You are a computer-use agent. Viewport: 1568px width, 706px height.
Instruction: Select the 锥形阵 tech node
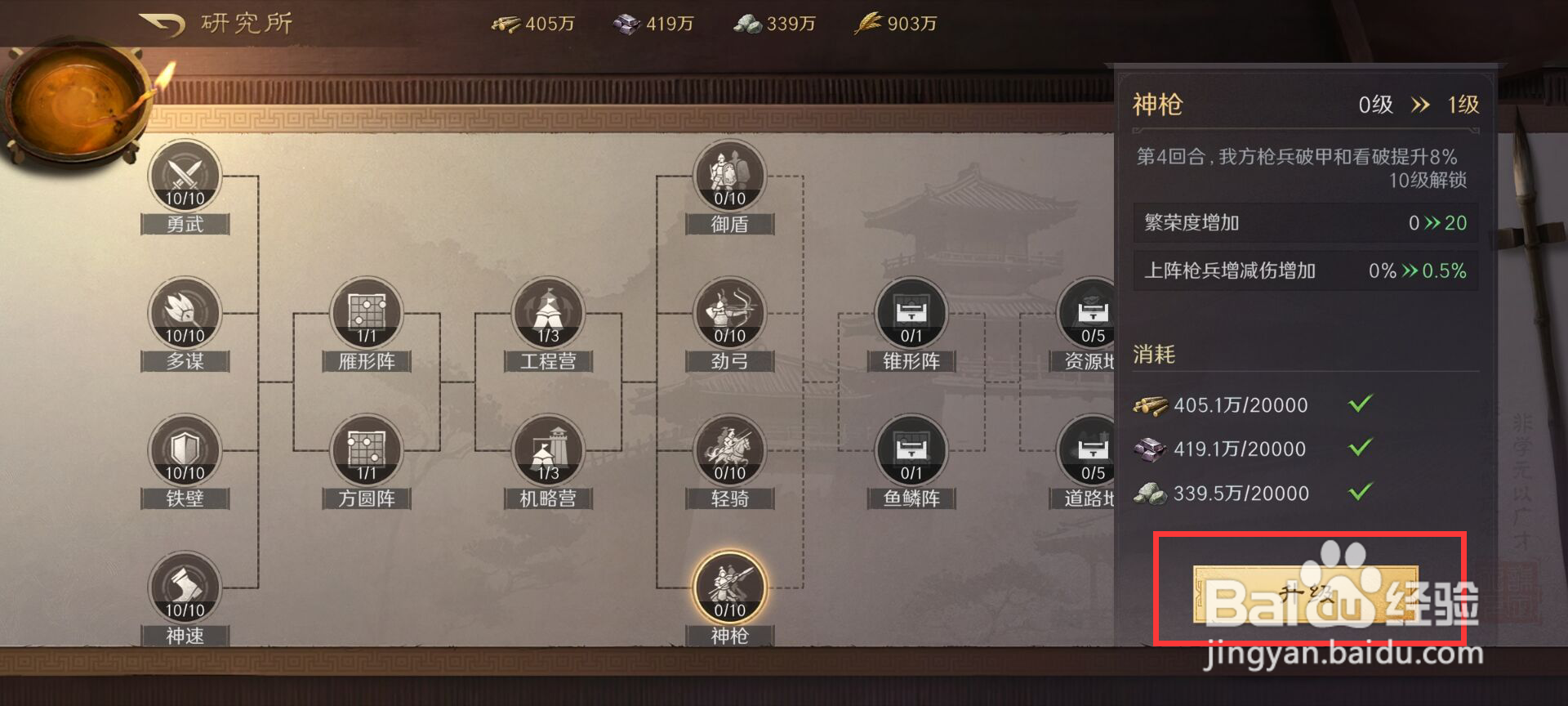(911, 313)
